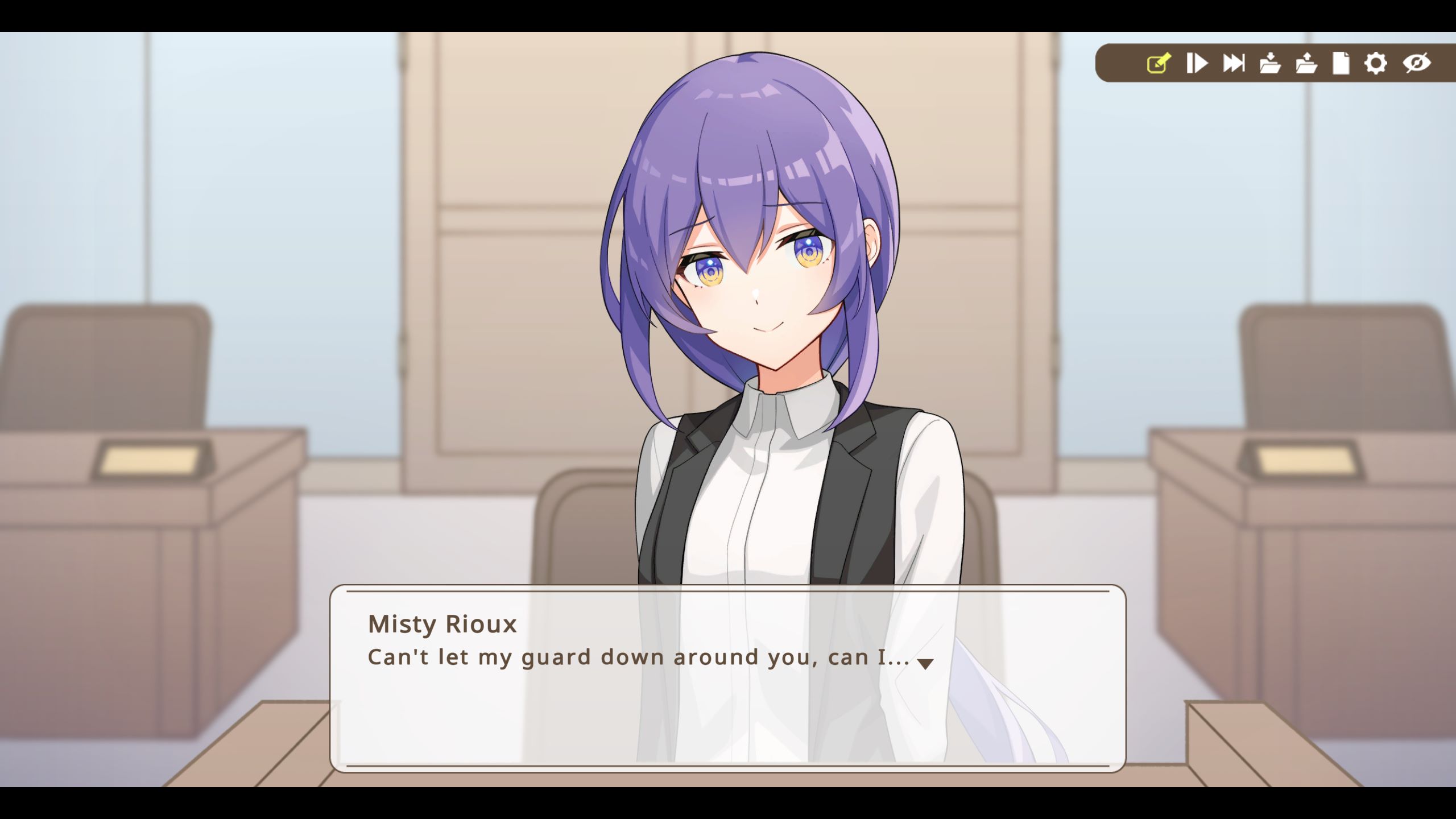Click the continue arrow to advance dialogue
The width and height of the screenshot is (1456, 819).
[x=925, y=664]
